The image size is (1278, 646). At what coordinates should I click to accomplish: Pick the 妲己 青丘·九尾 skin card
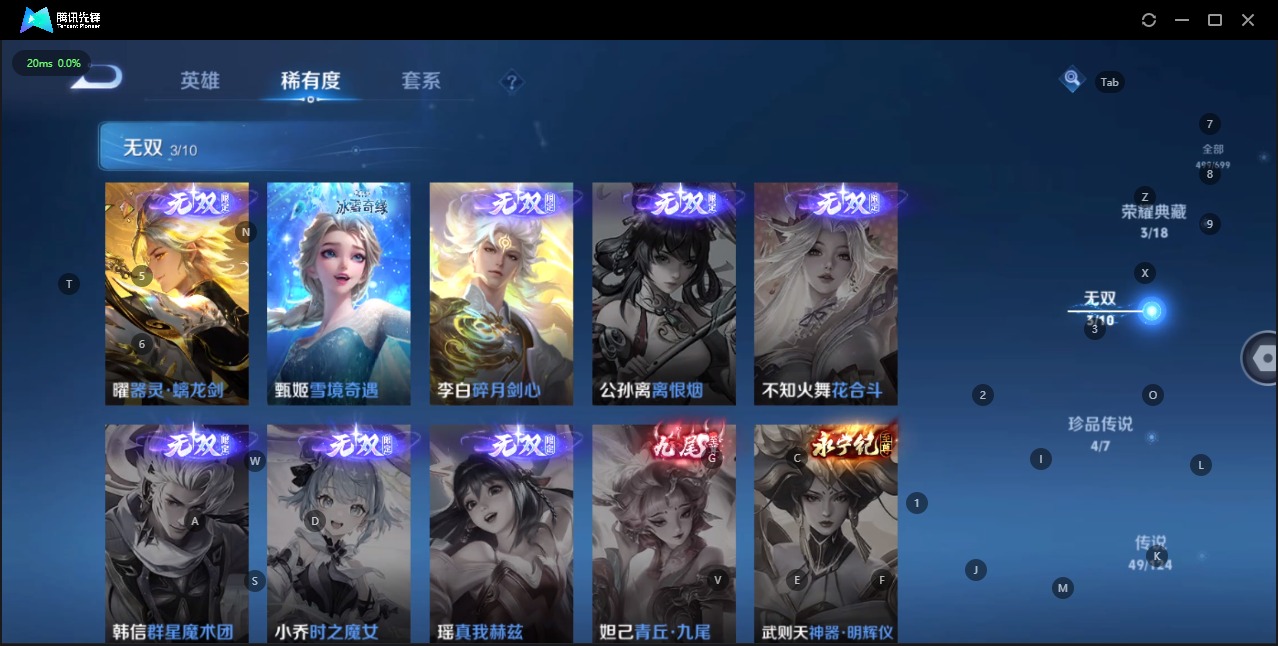664,533
